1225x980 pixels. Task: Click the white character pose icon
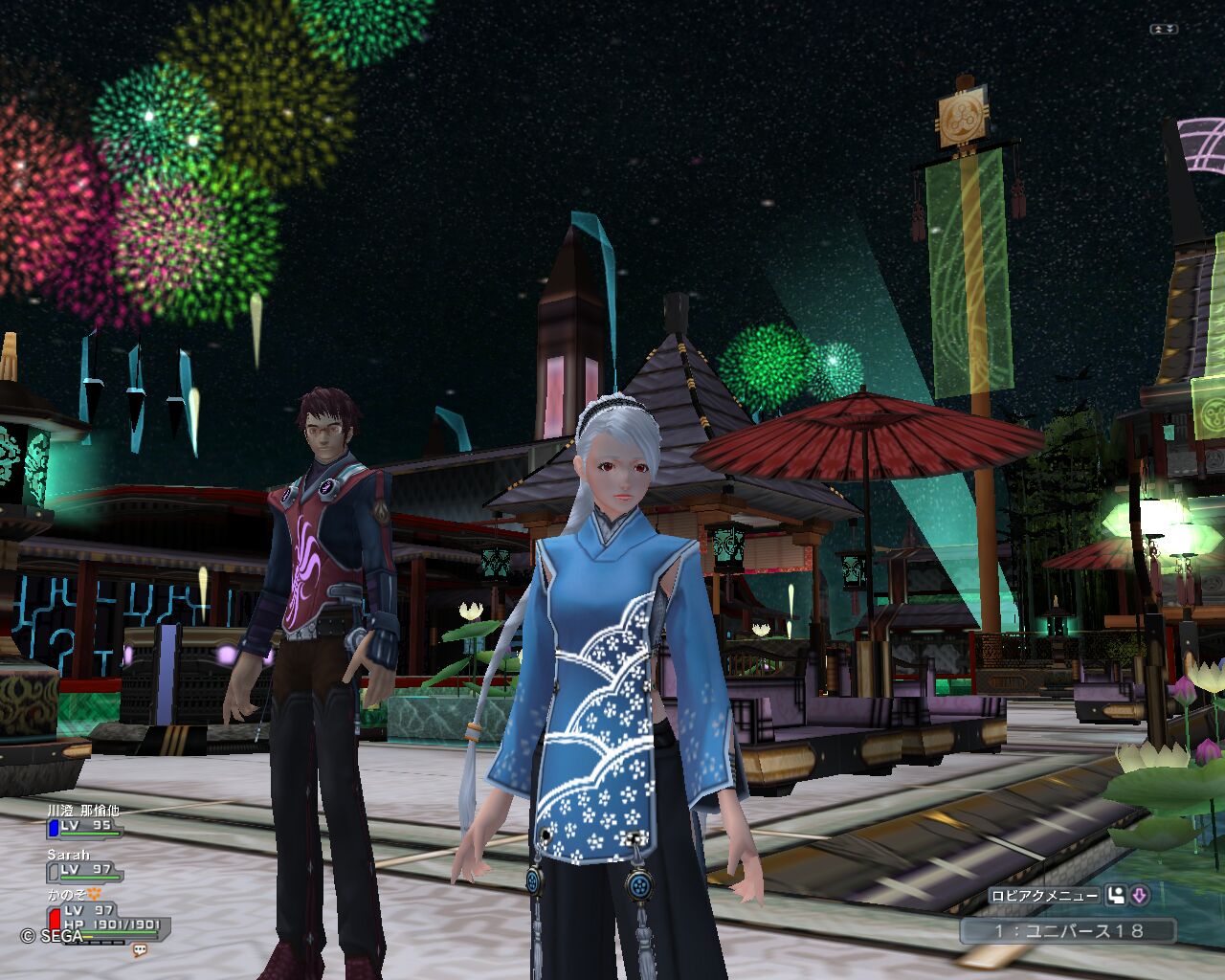pyautogui.click(x=1116, y=896)
